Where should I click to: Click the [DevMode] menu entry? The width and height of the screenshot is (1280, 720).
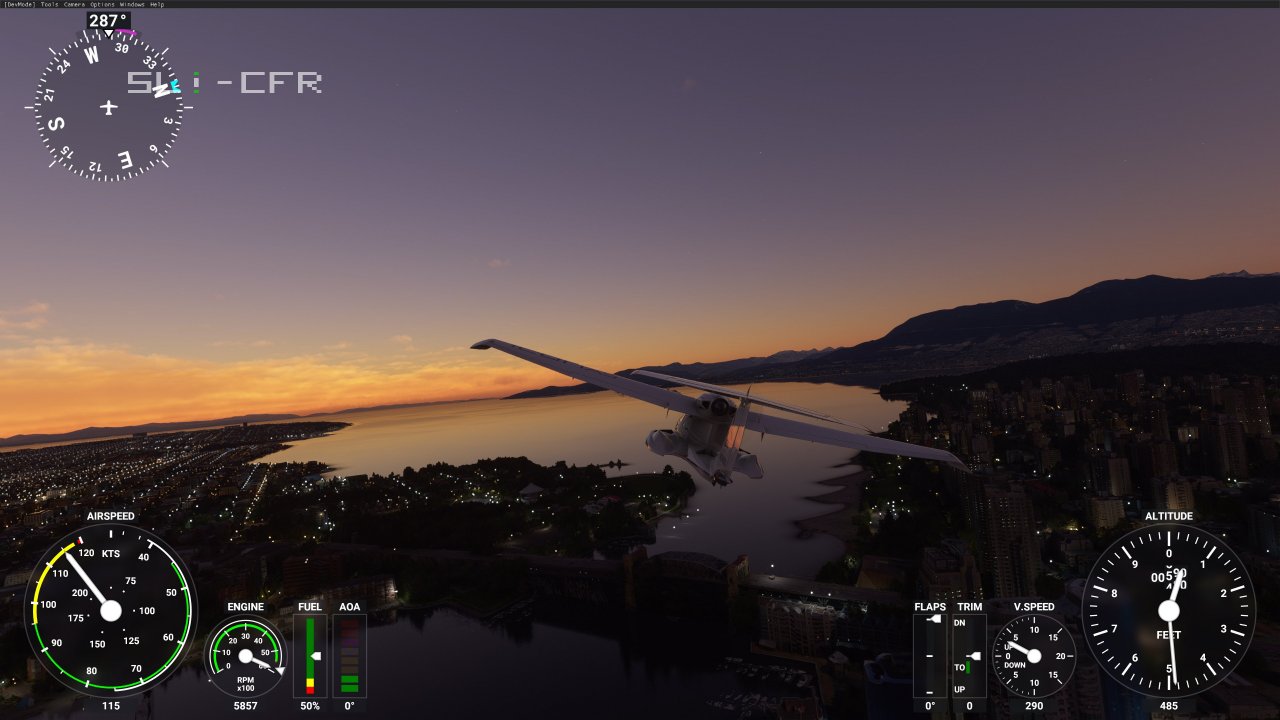click(x=17, y=4)
